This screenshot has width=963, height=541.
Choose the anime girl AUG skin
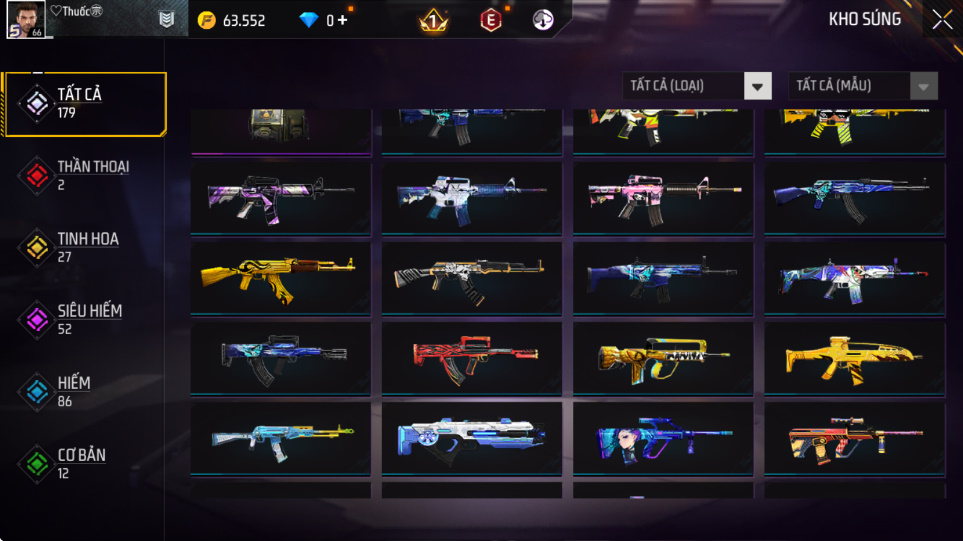(662, 438)
